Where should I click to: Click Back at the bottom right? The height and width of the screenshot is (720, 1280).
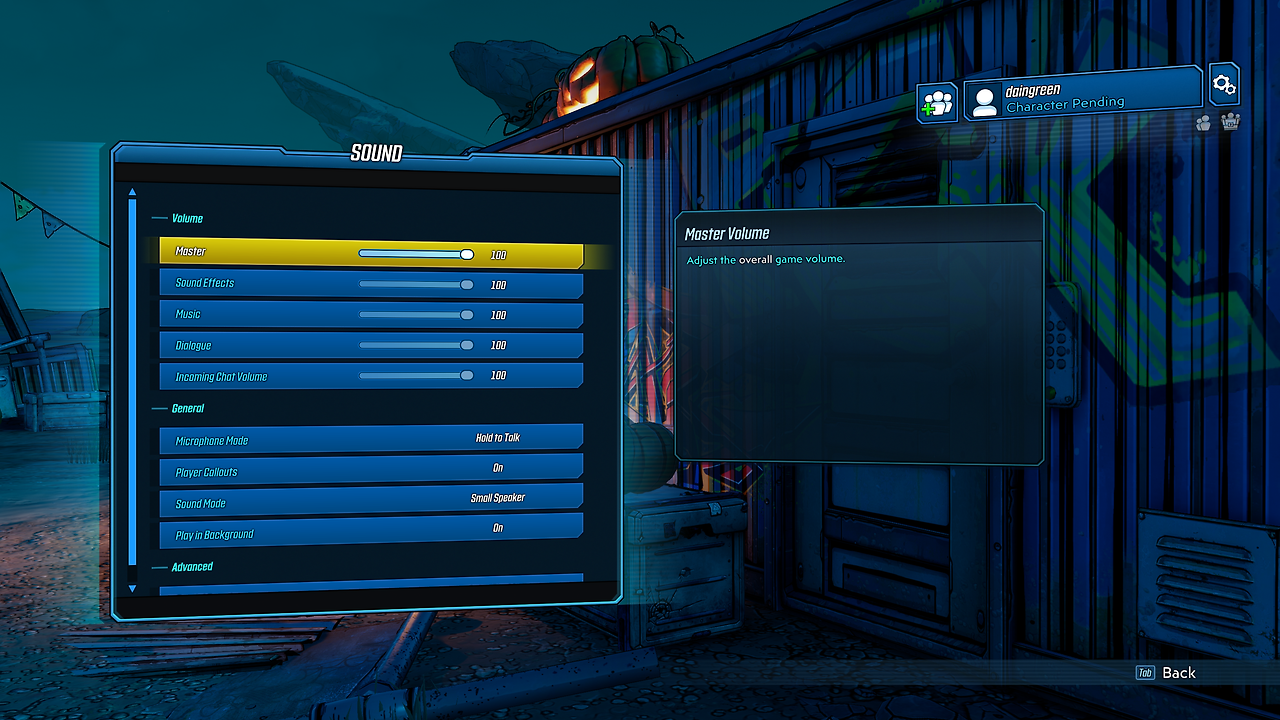(1178, 673)
